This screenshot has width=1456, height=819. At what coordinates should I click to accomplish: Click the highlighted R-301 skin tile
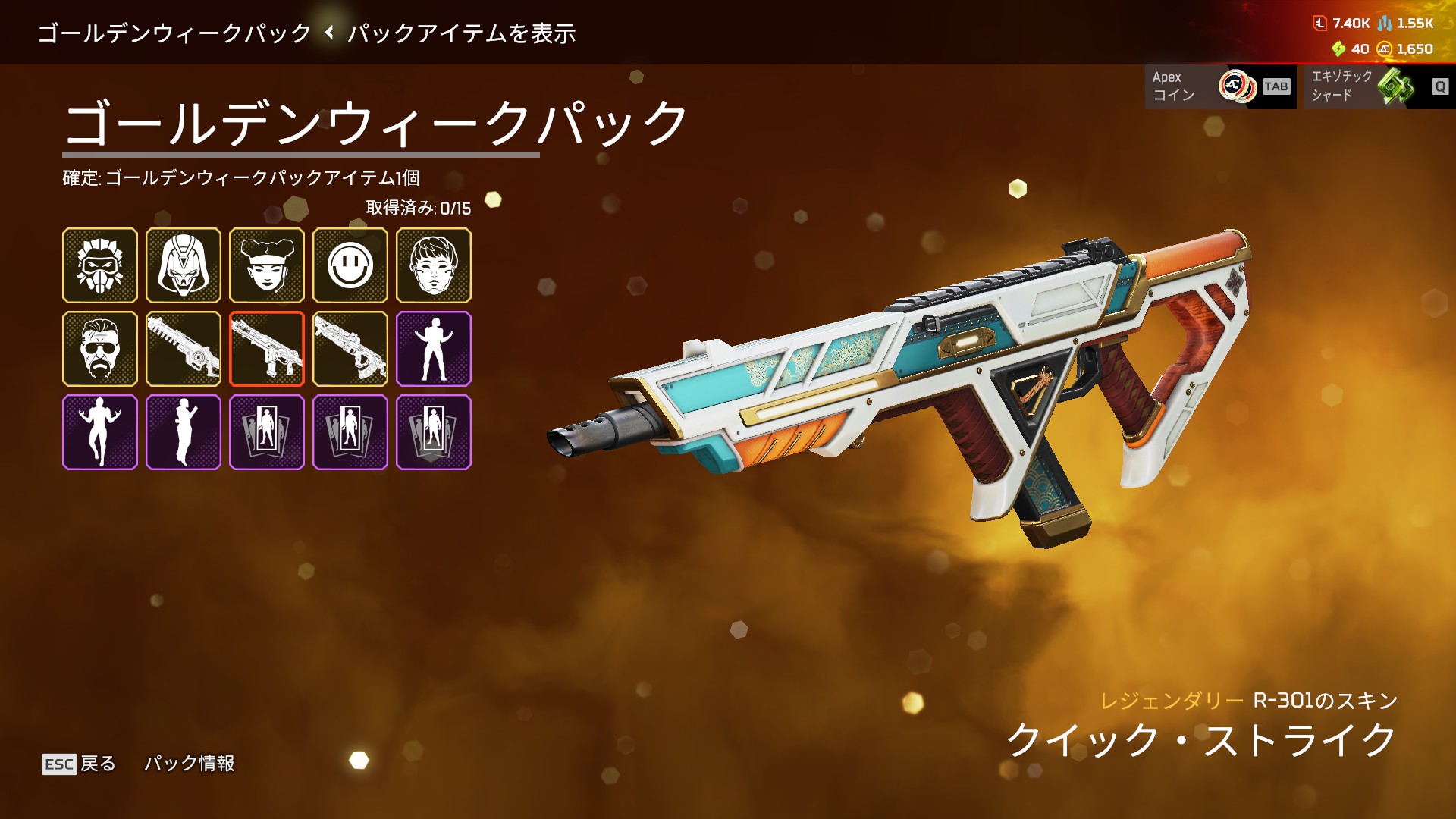click(x=267, y=349)
